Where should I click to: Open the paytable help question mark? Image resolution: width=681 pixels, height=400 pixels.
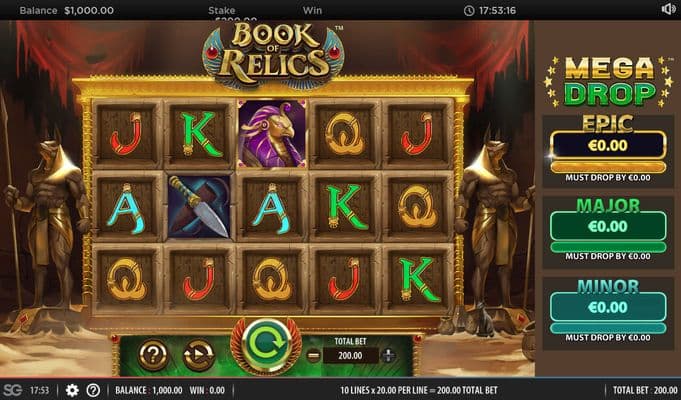(153, 354)
